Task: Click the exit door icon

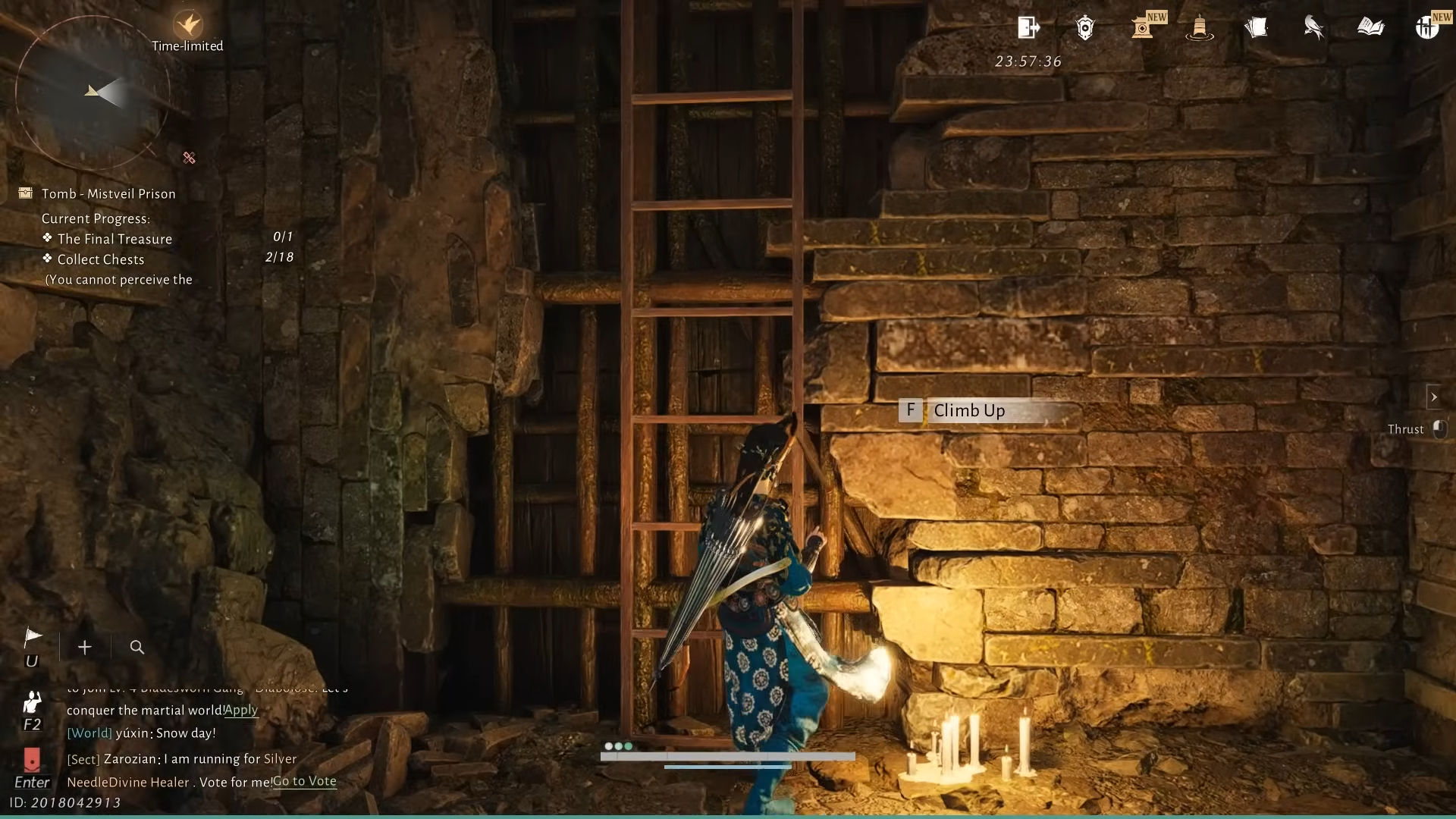Action: coord(1028,28)
